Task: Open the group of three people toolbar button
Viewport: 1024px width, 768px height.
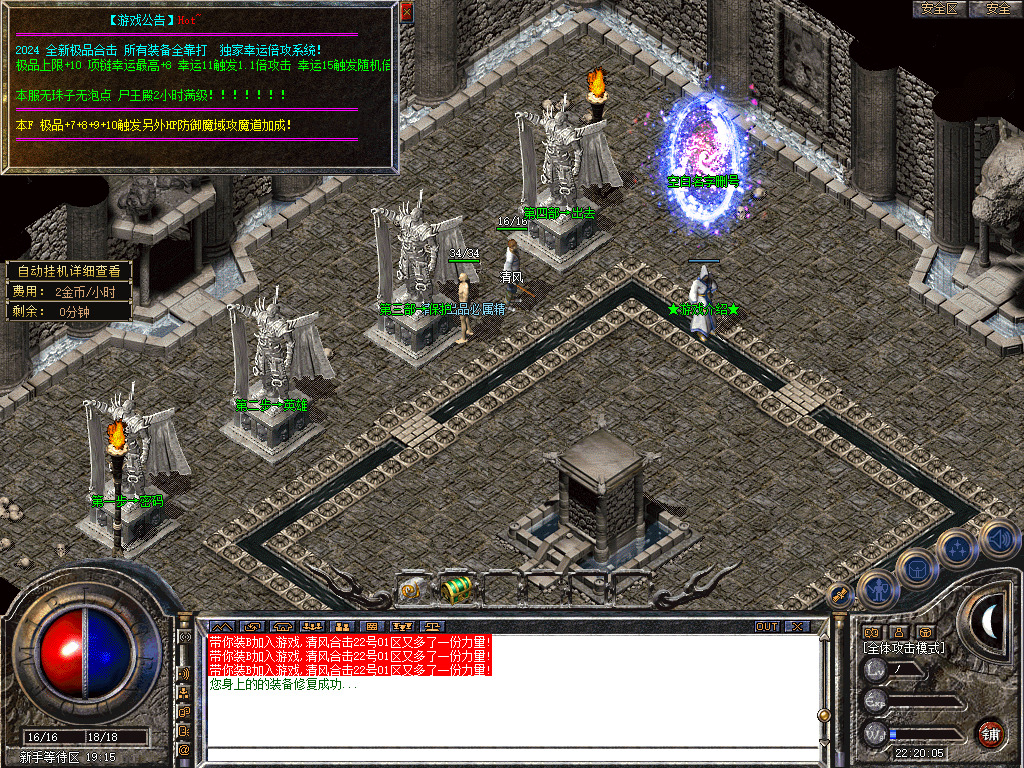Action: [x=311, y=627]
